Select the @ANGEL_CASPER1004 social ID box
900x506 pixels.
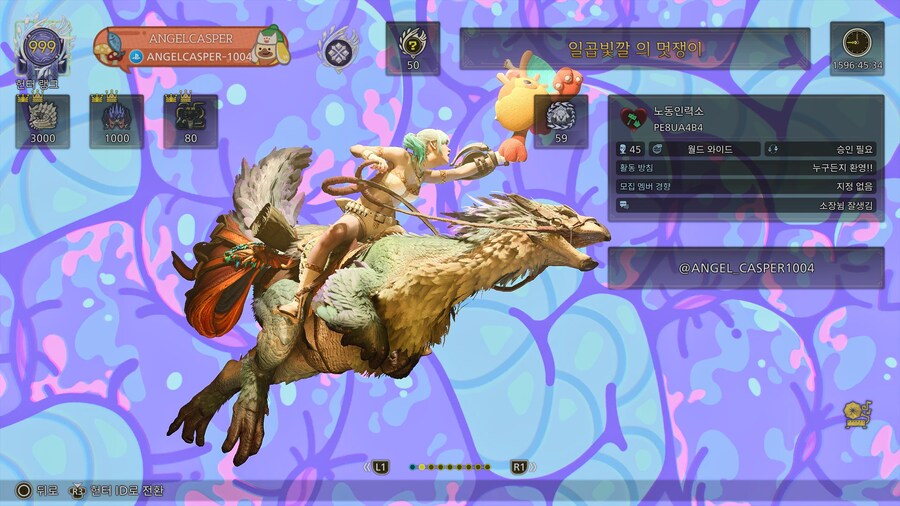745,268
